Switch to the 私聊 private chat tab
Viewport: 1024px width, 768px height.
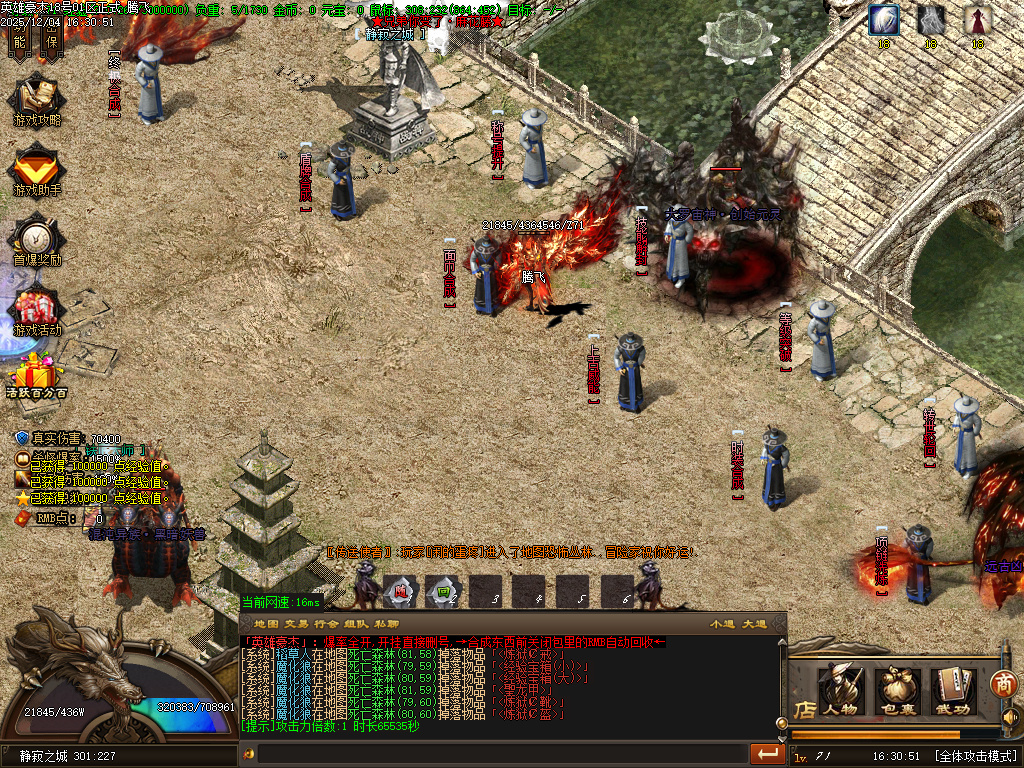387,623
